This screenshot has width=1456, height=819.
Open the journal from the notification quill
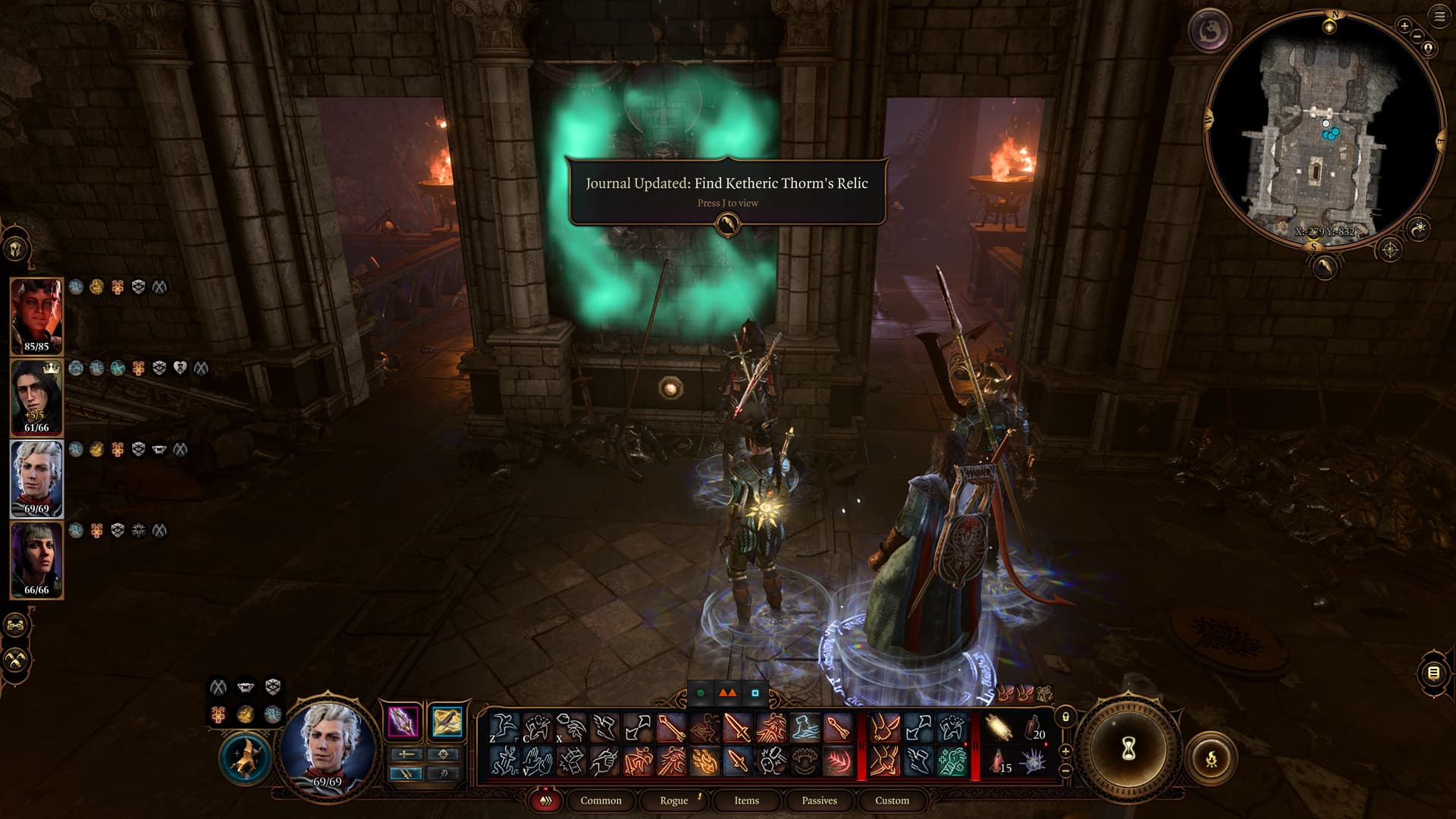click(727, 224)
